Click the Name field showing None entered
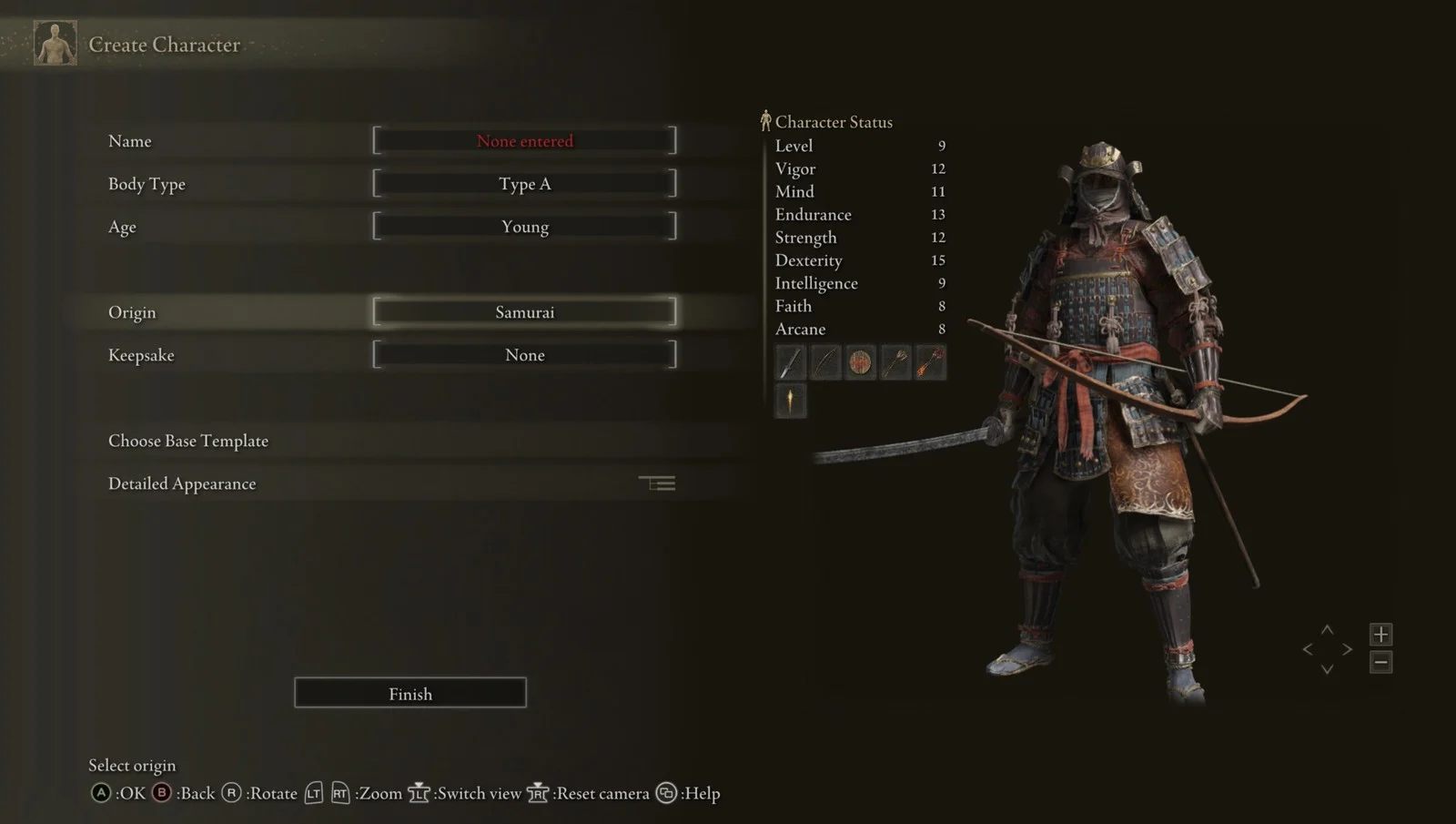Viewport: 1456px width, 824px height. [524, 140]
